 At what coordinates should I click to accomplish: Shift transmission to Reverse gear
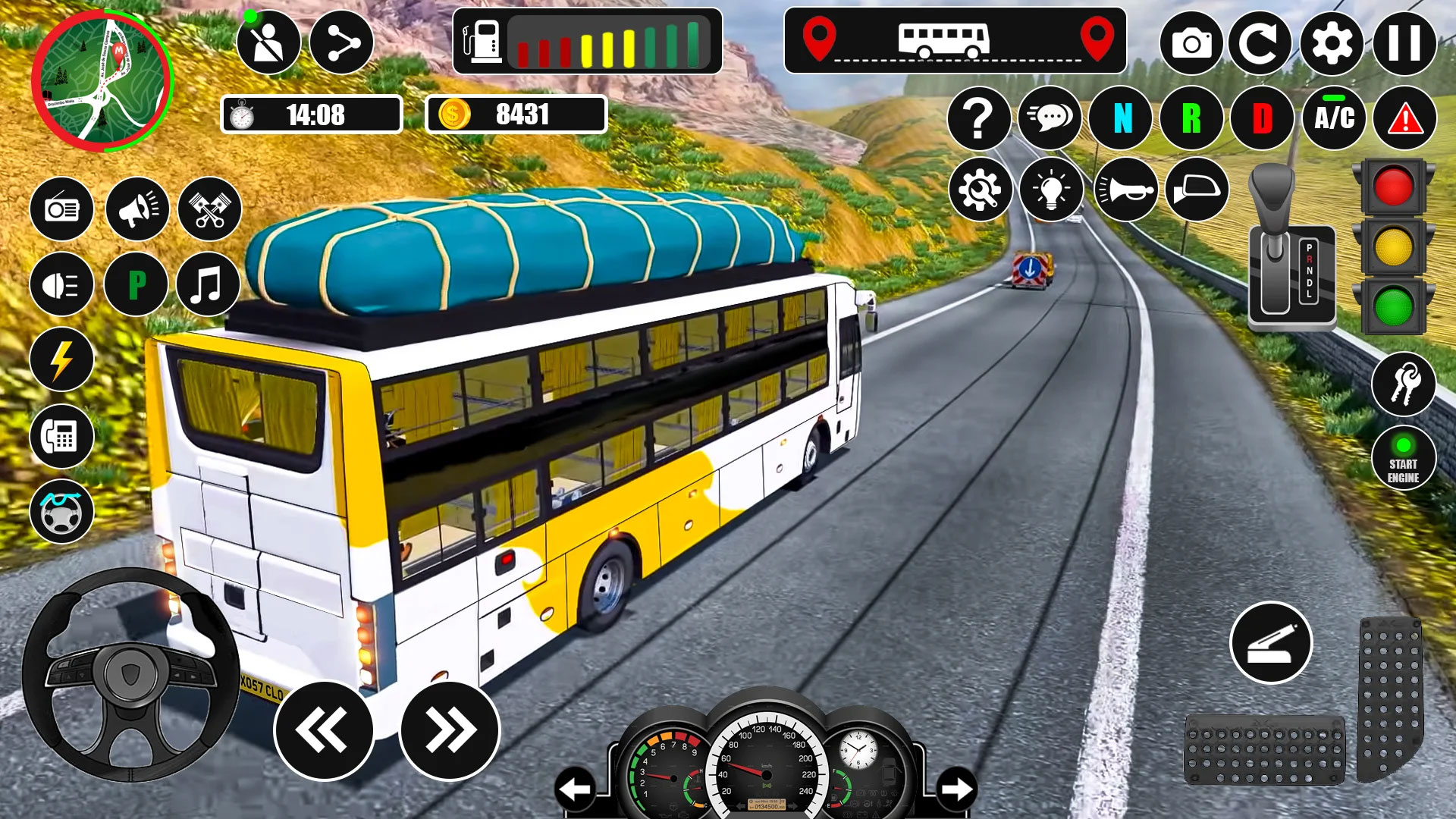coord(1193,119)
